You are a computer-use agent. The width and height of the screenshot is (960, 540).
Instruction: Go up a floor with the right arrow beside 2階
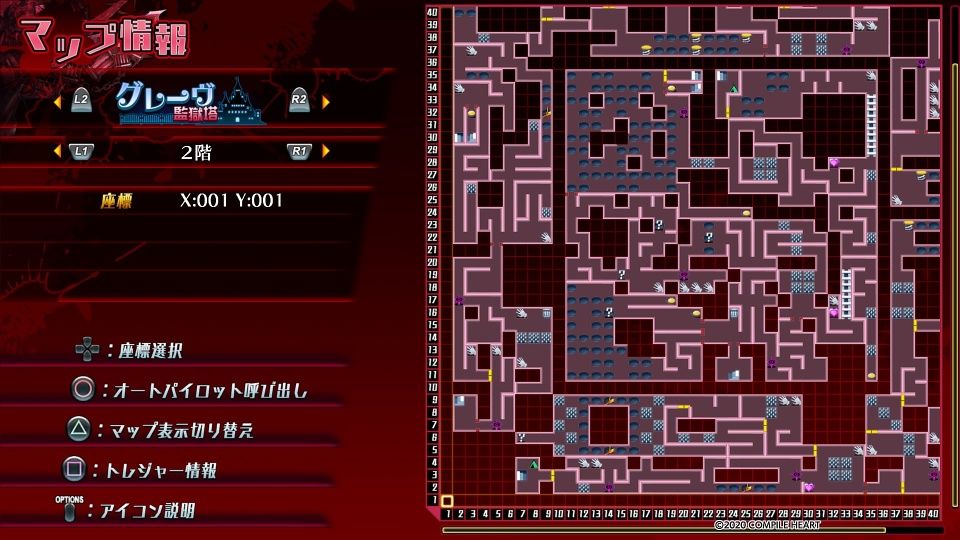click(326, 151)
